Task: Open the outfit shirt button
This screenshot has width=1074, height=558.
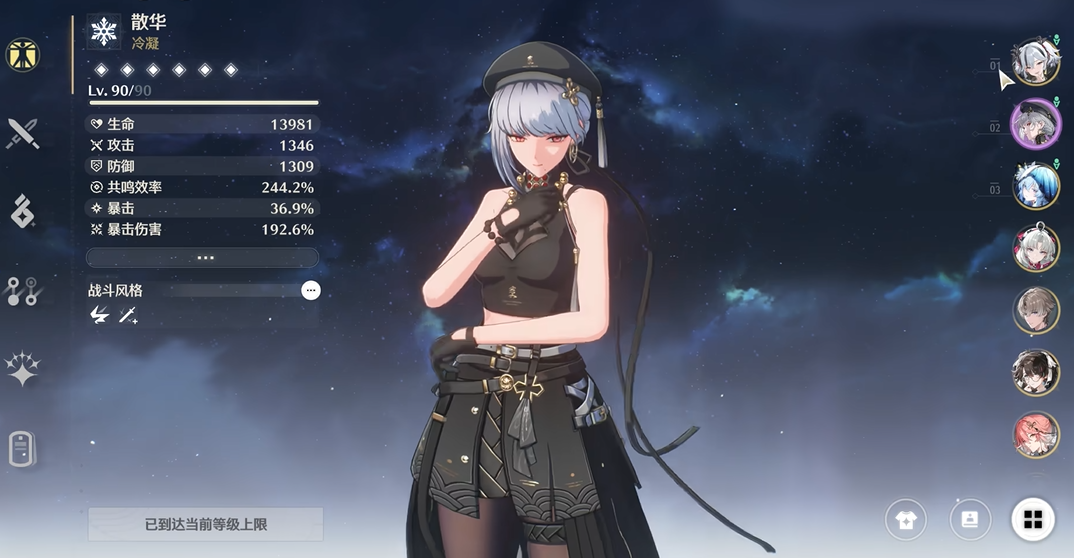Action: (x=906, y=519)
